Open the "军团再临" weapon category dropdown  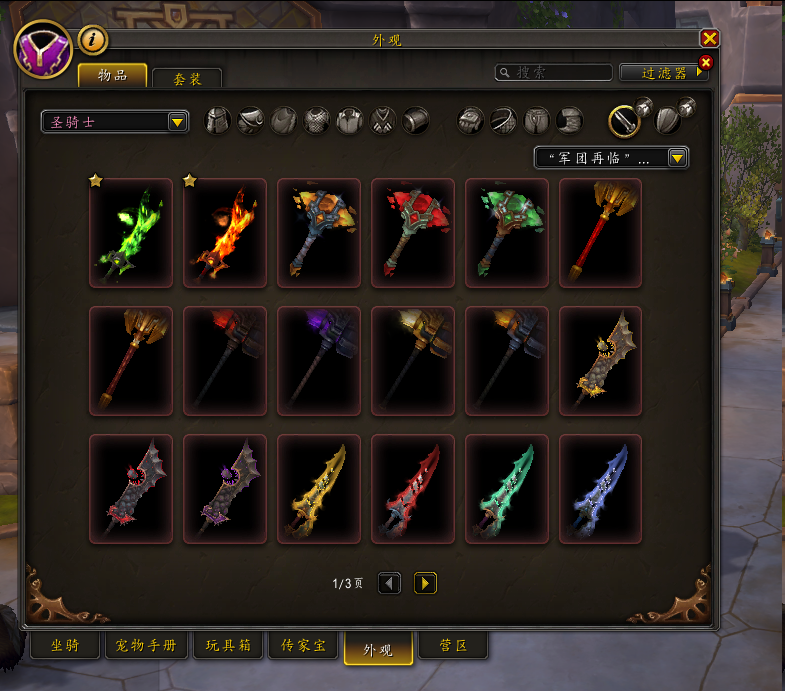[x=612, y=158]
